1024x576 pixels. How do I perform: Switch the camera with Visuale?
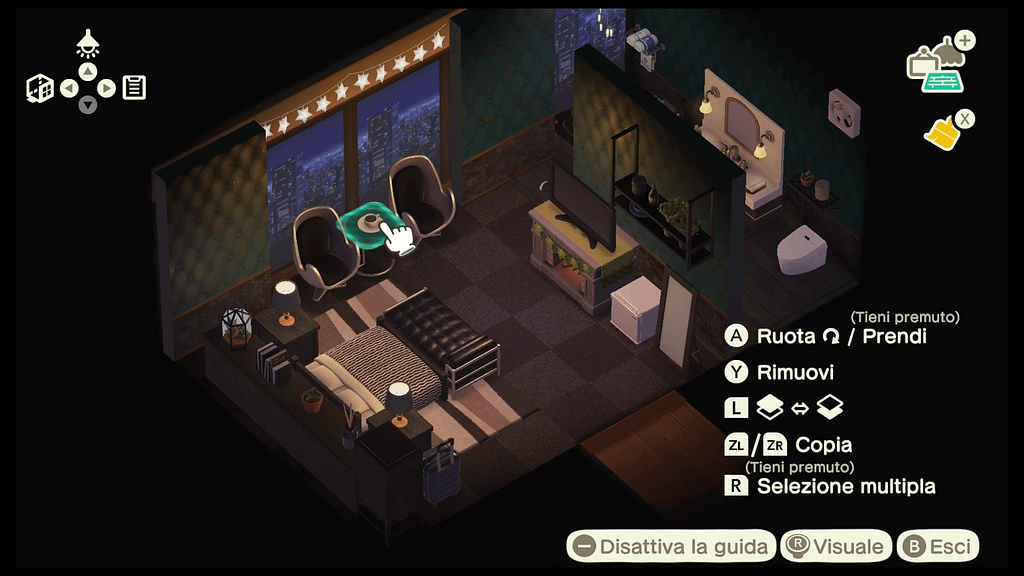click(x=837, y=546)
